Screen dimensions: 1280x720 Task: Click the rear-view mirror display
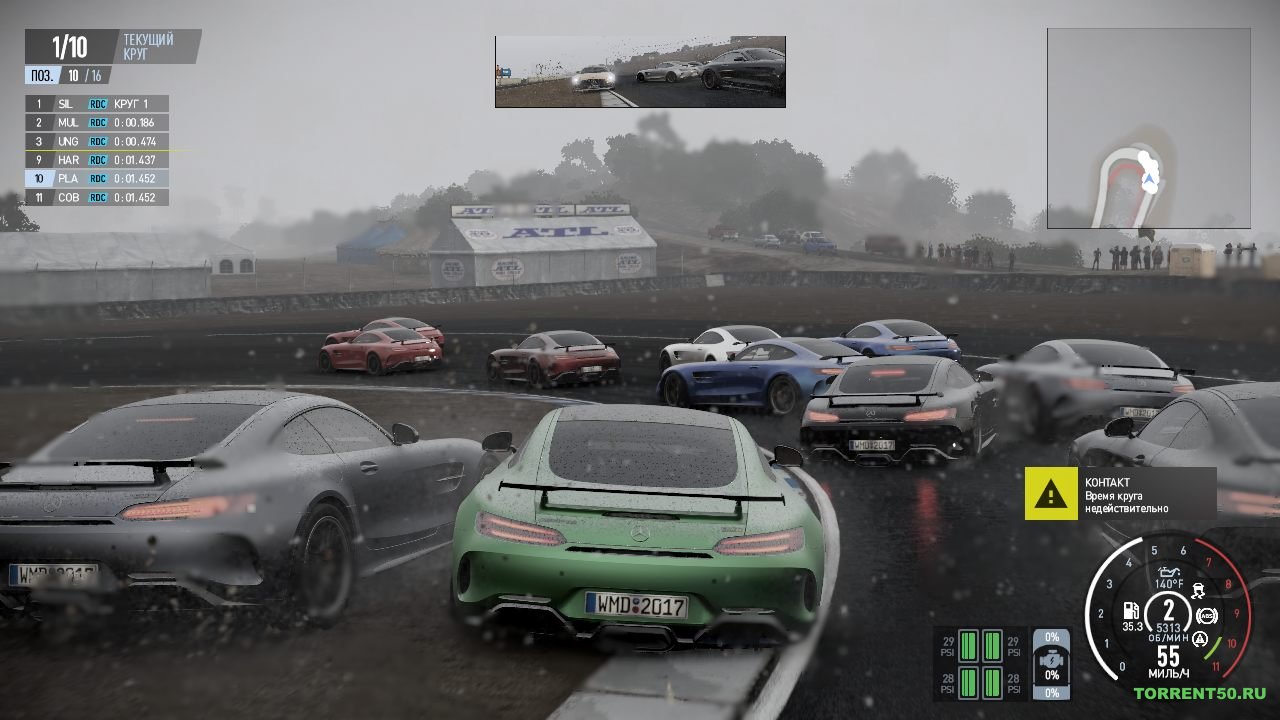tap(640, 72)
